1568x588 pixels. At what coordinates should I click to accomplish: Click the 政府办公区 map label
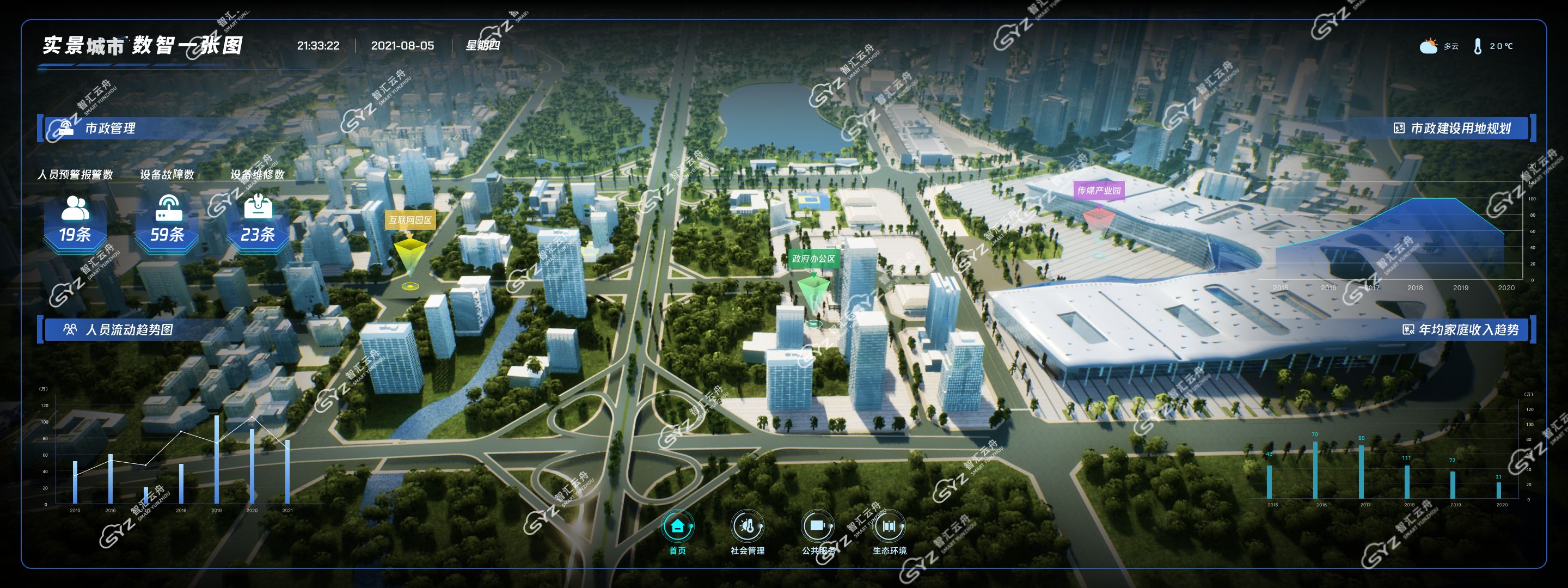coord(813,259)
